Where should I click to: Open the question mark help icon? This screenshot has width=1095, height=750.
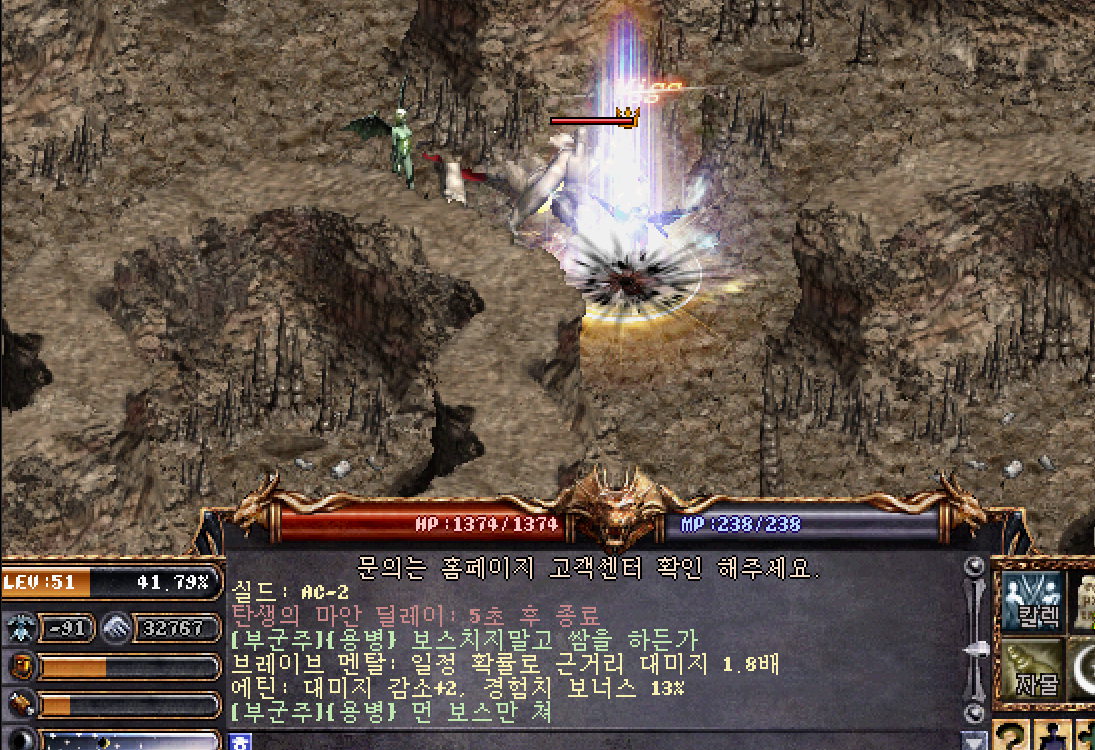pos(1012,738)
